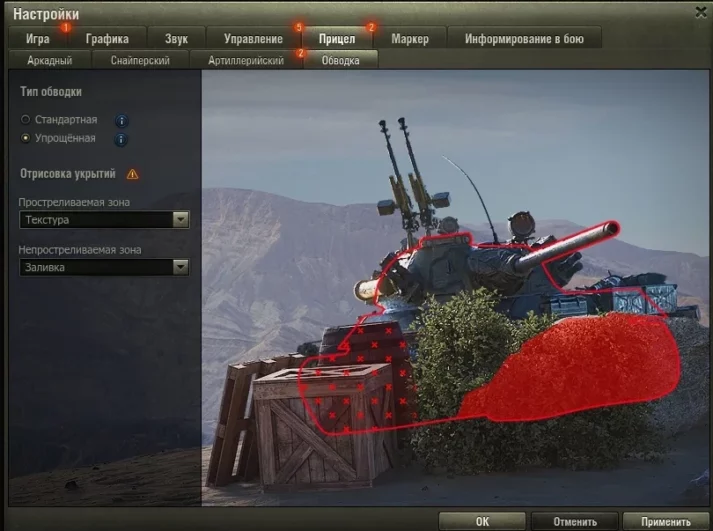The height and width of the screenshot is (531, 713).
Task: Switch to the Маркер tab
Action: [x=410, y=39]
